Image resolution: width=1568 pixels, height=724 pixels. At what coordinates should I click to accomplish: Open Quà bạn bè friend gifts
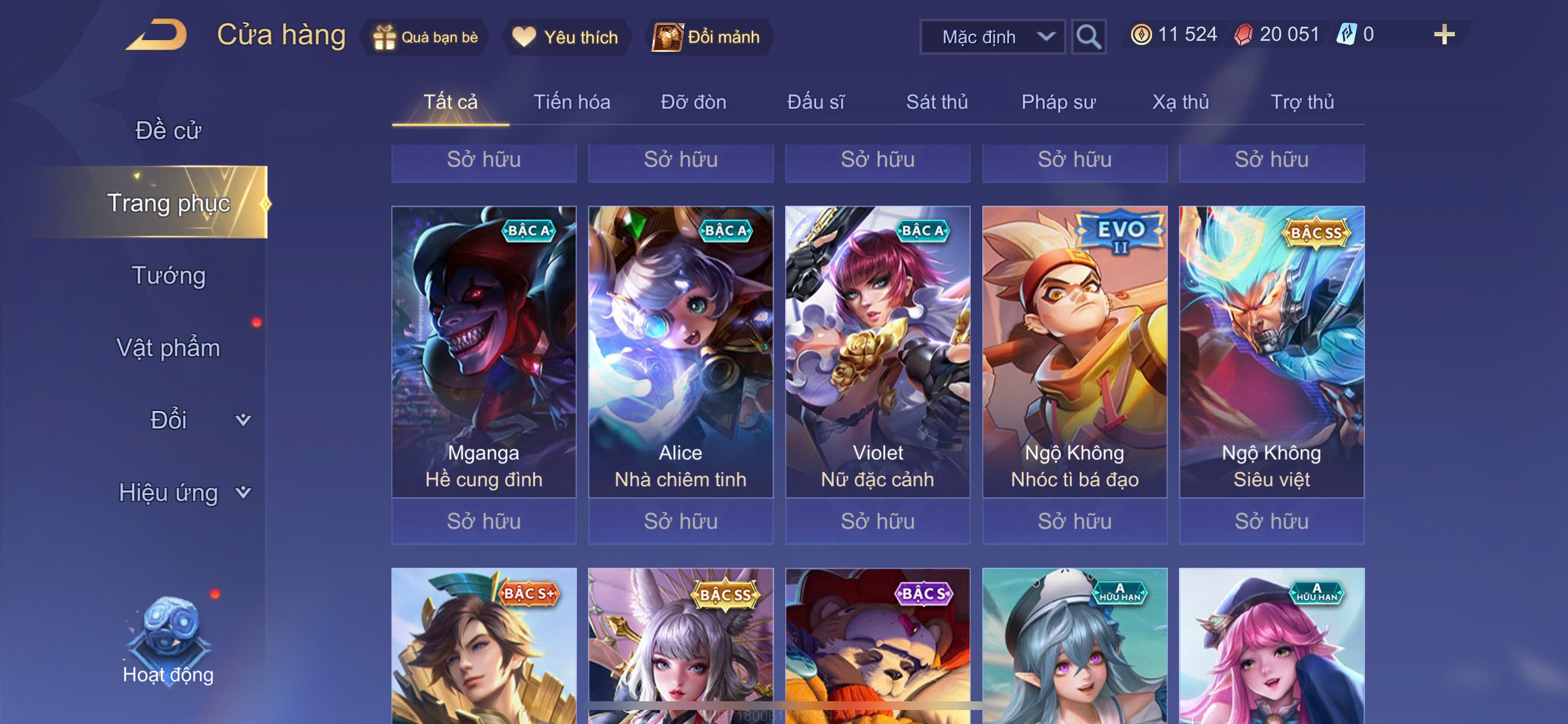click(426, 37)
